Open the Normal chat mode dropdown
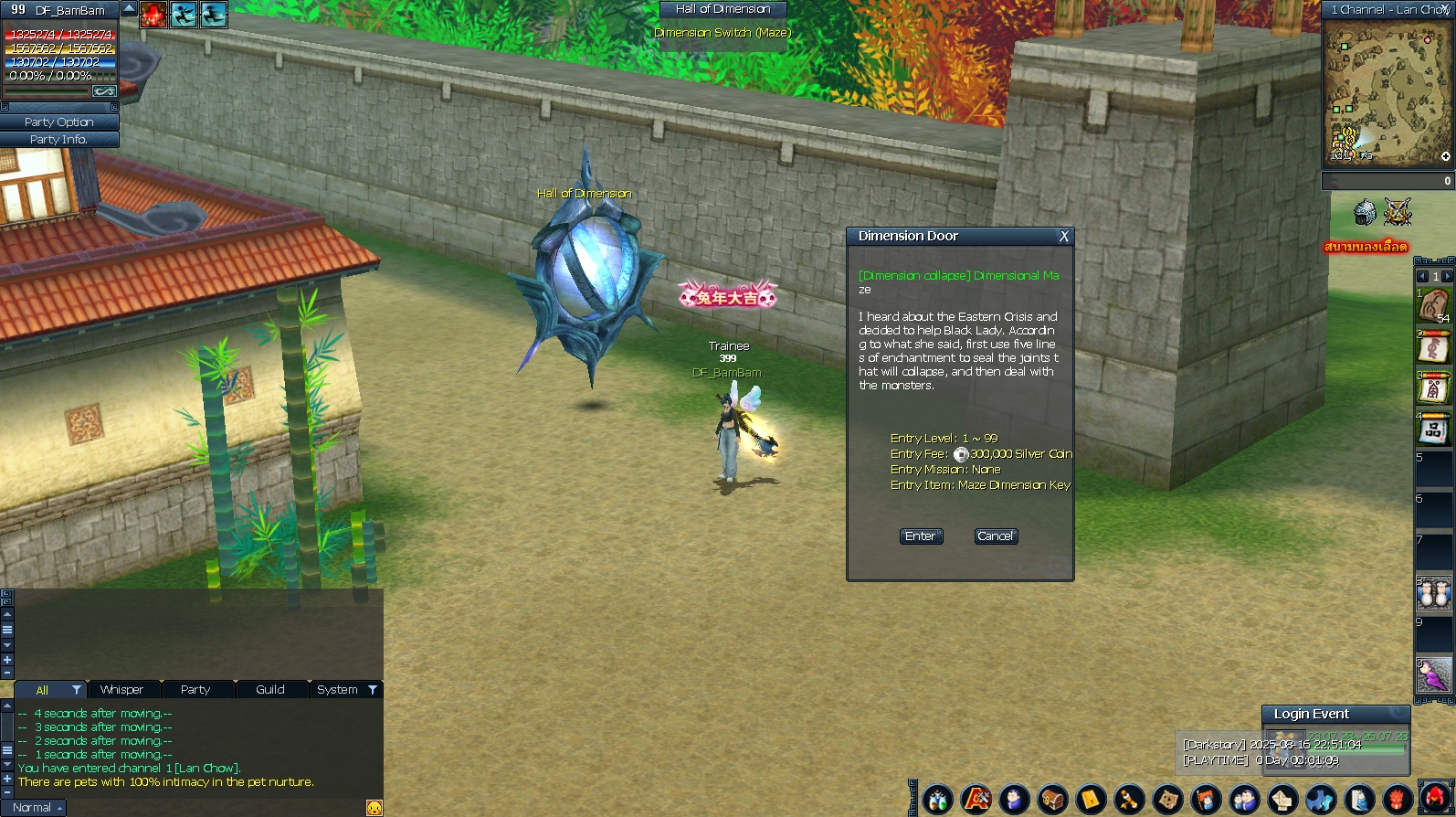1456x817 pixels. (37, 808)
